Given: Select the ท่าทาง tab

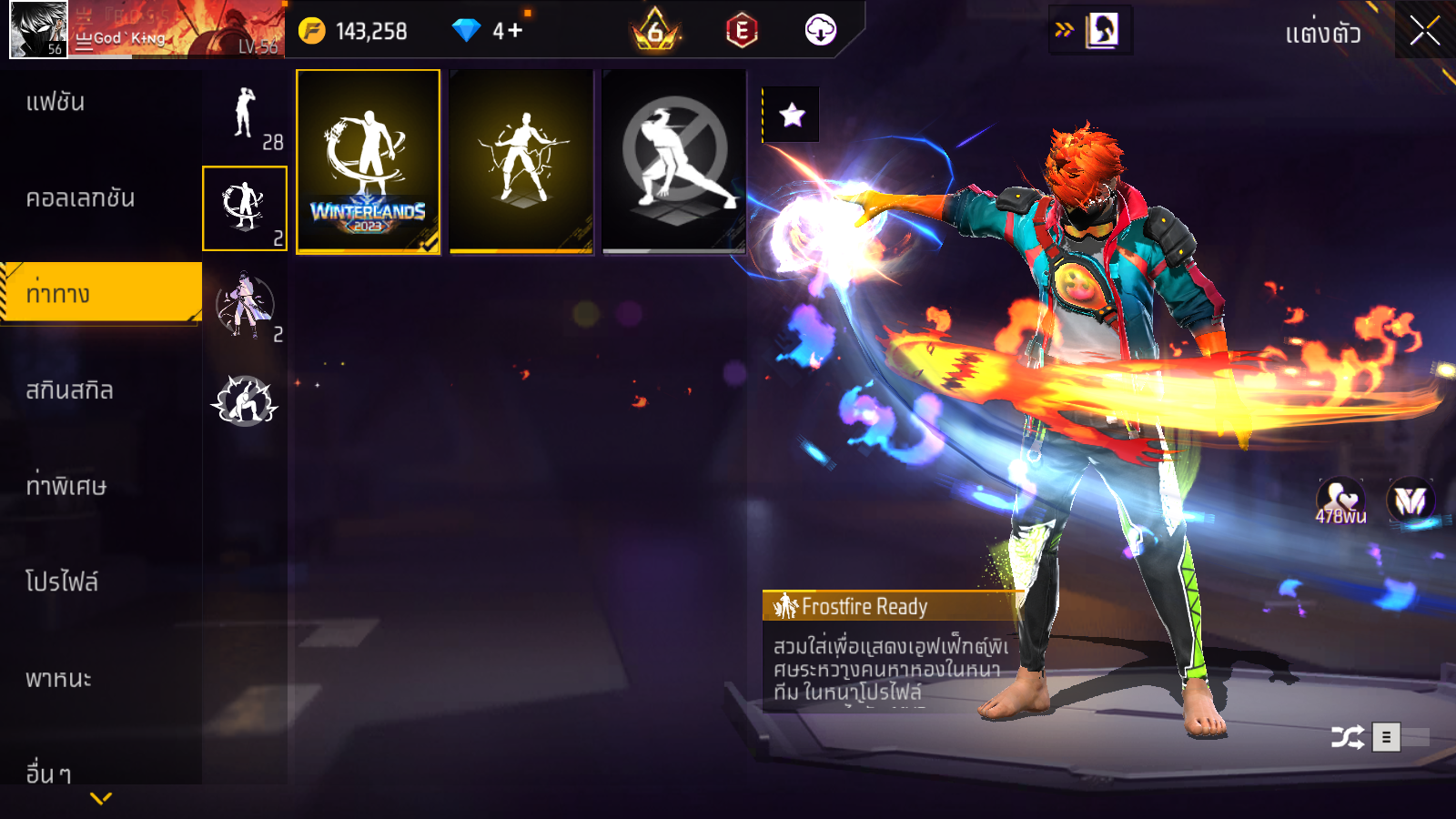Looking at the screenshot, I should 100,293.
